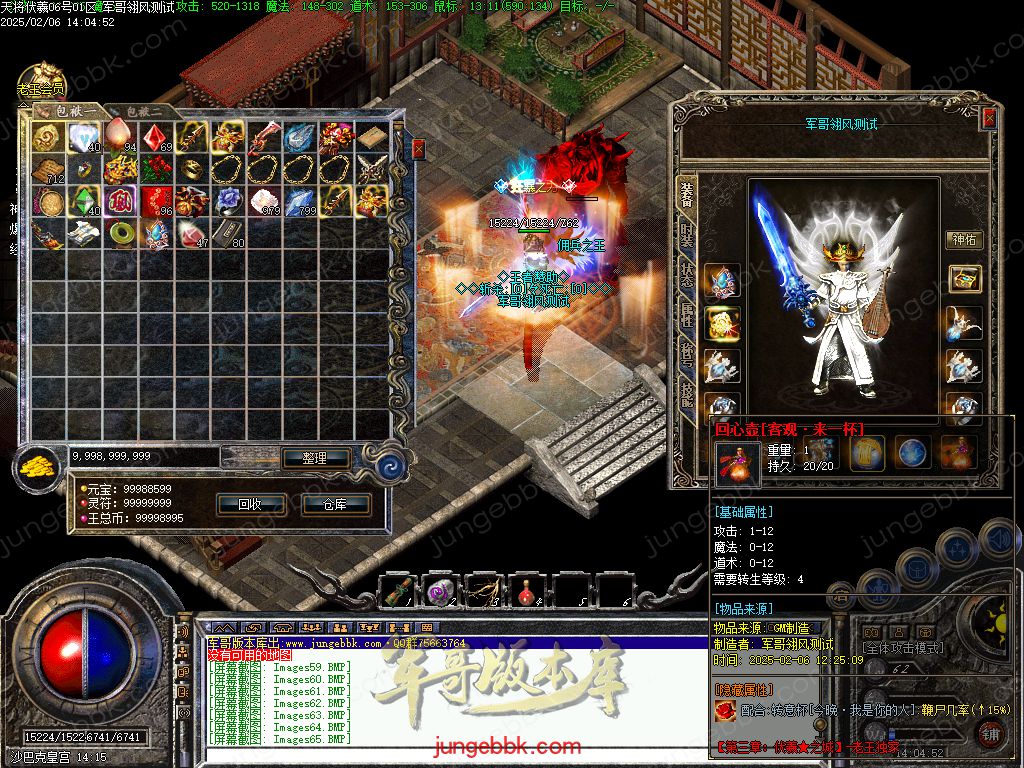Select the peach item stack of 94

point(119,136)
